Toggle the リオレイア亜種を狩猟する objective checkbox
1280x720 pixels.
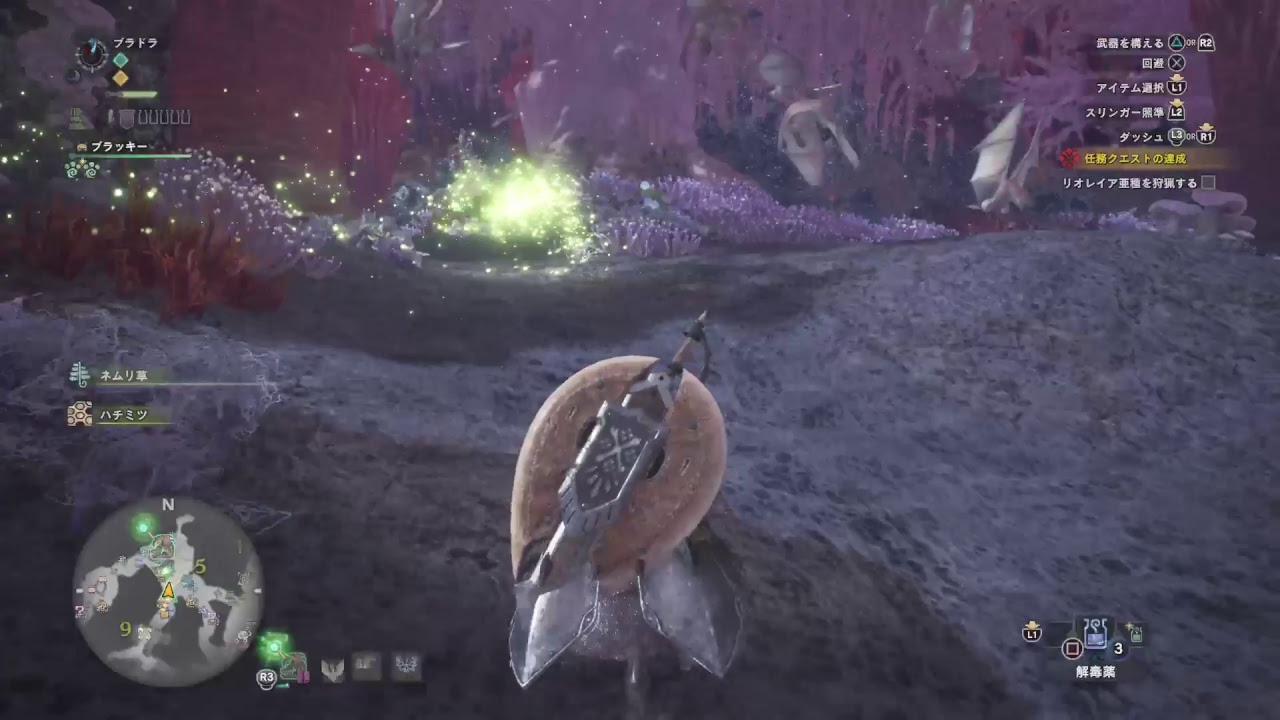[x=1208, y=183]
